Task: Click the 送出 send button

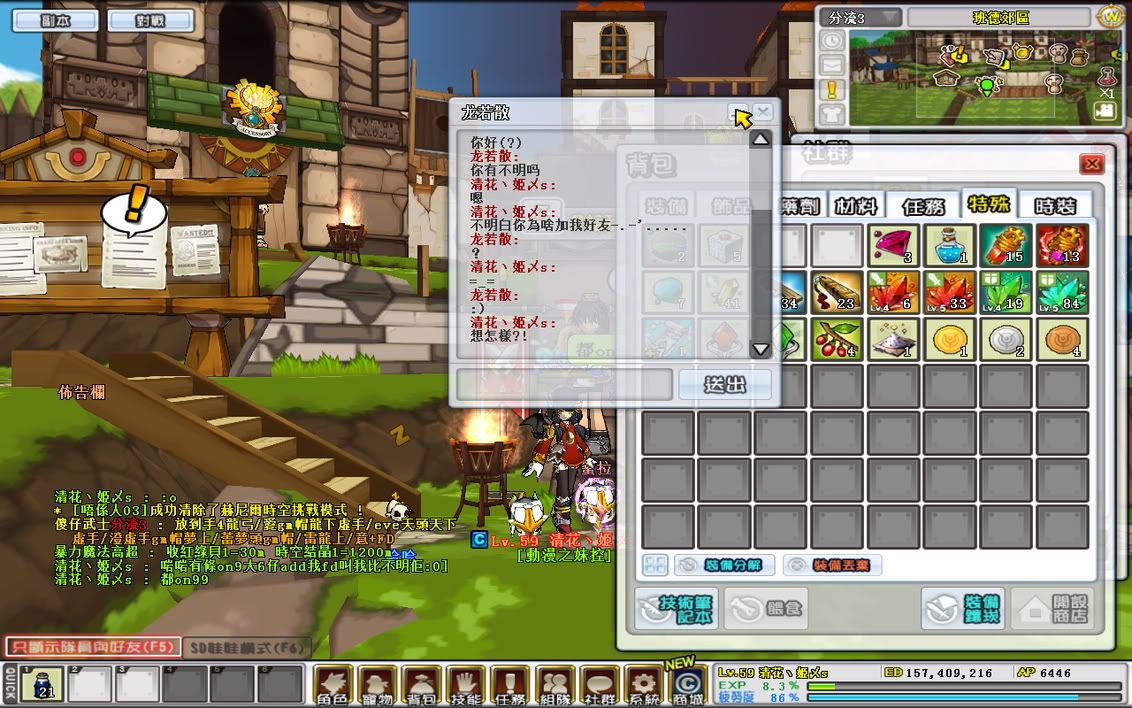Action: (724, 384)
